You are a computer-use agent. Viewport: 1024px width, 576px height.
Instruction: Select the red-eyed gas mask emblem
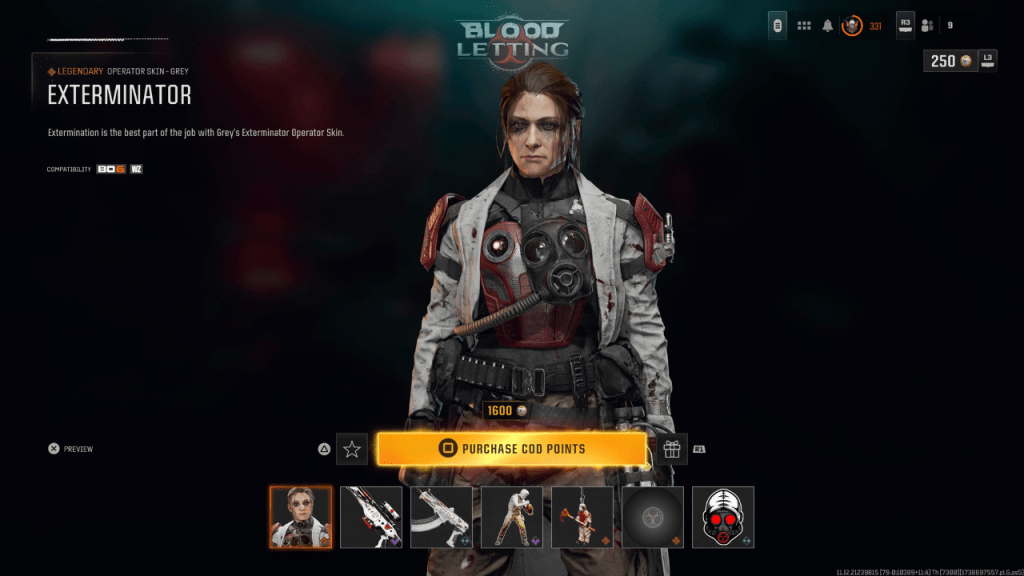723,517
